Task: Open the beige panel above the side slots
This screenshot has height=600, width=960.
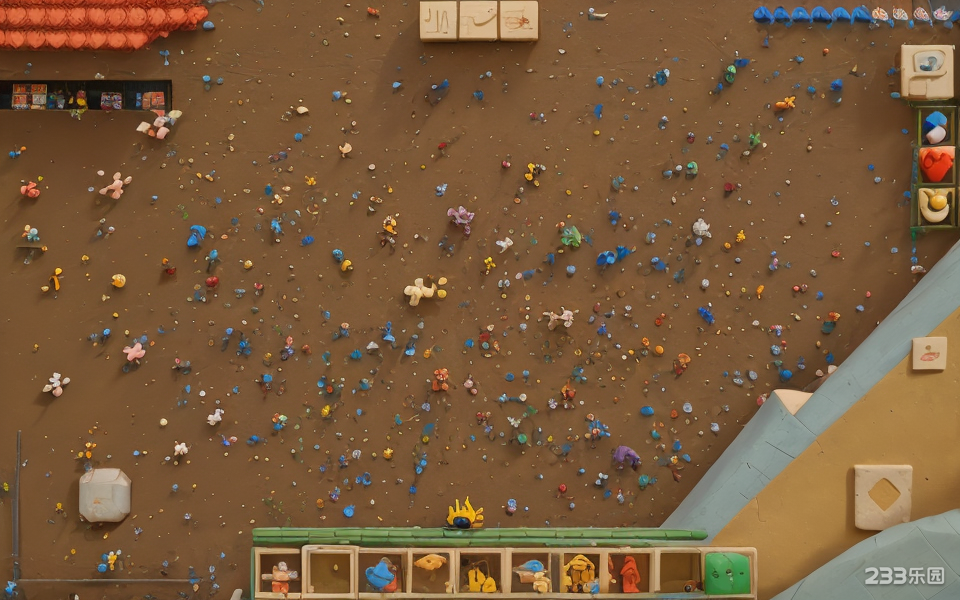Action: coord(927,71)
